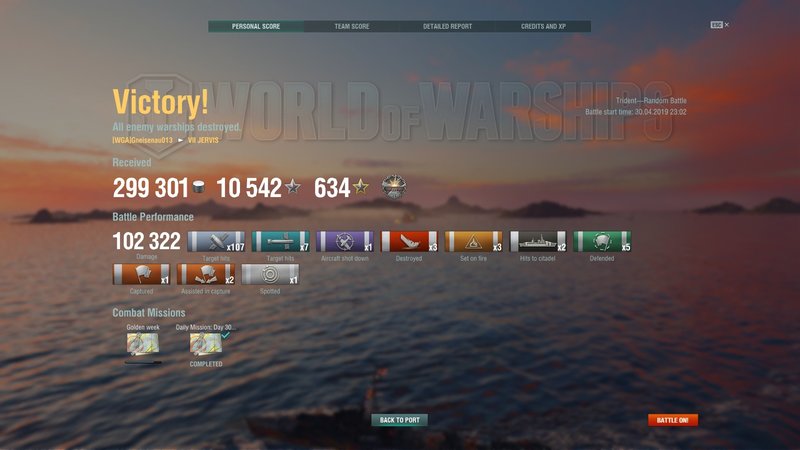This screenshot has height=450, width=800.
Task: Click the Spotted ribbon
Action: 270,274
